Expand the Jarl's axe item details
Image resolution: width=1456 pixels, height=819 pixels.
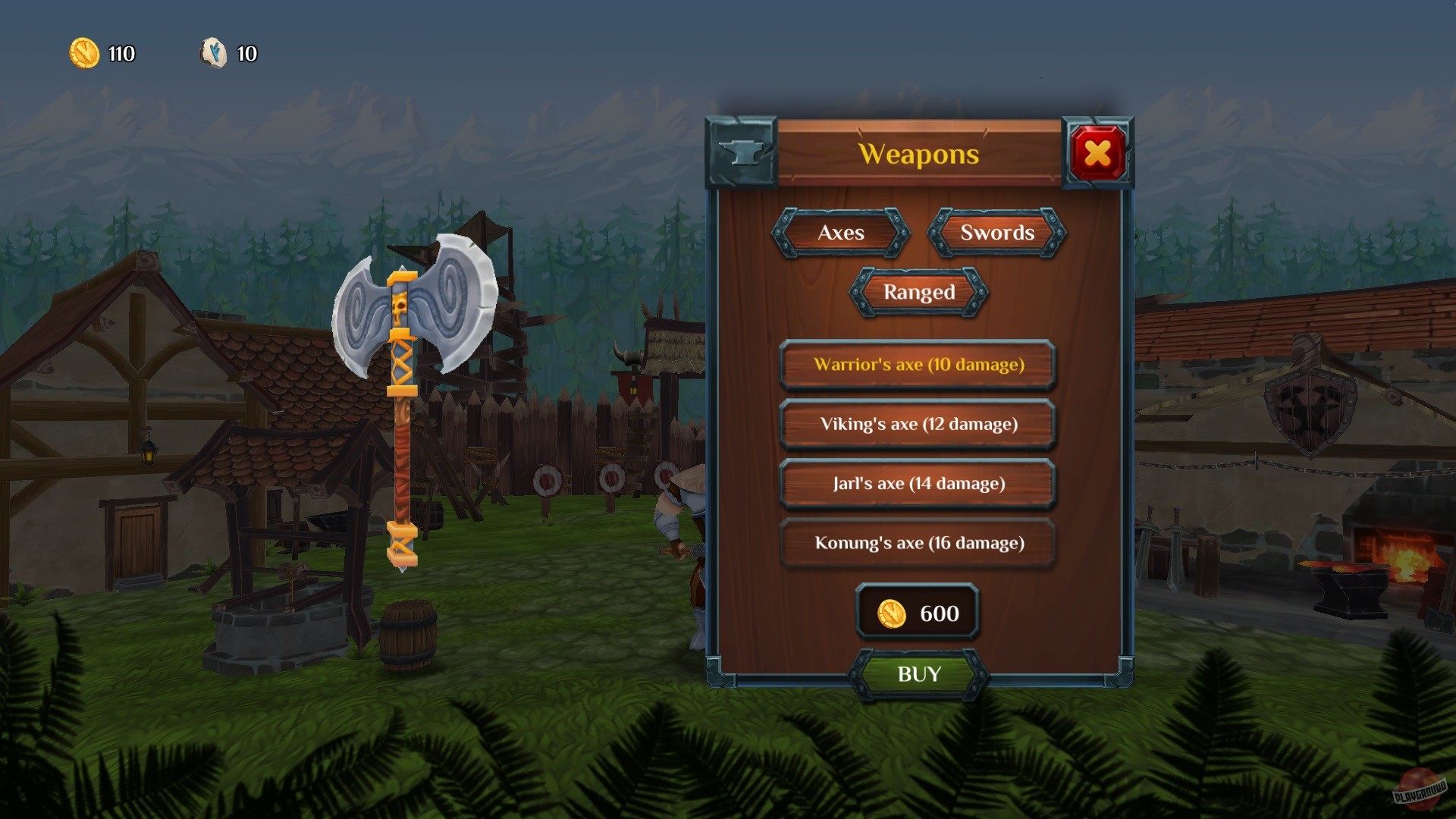[918, 484]
